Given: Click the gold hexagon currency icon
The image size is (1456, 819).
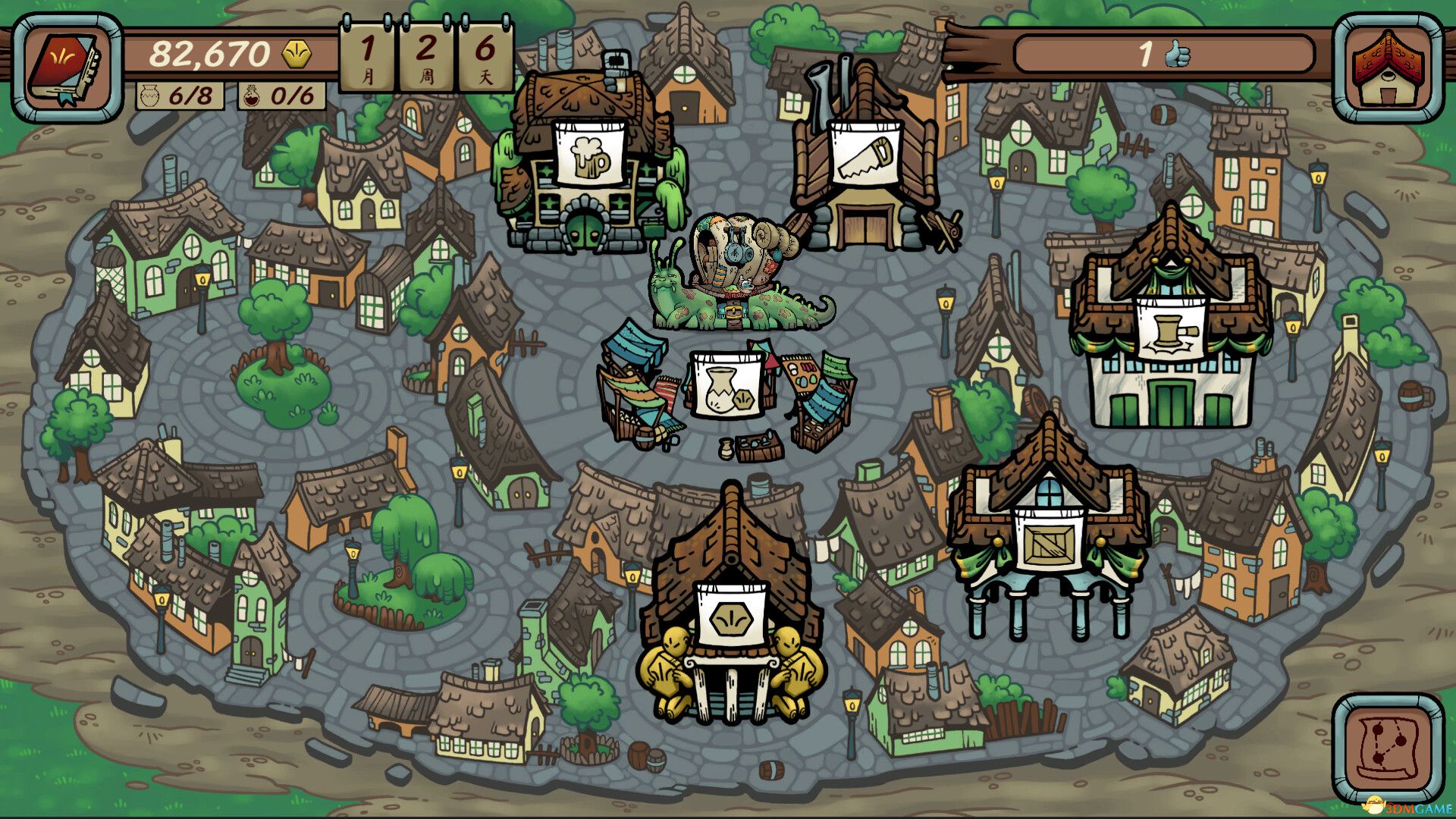Looking at the screenshot, I should [x=297, y=53].
